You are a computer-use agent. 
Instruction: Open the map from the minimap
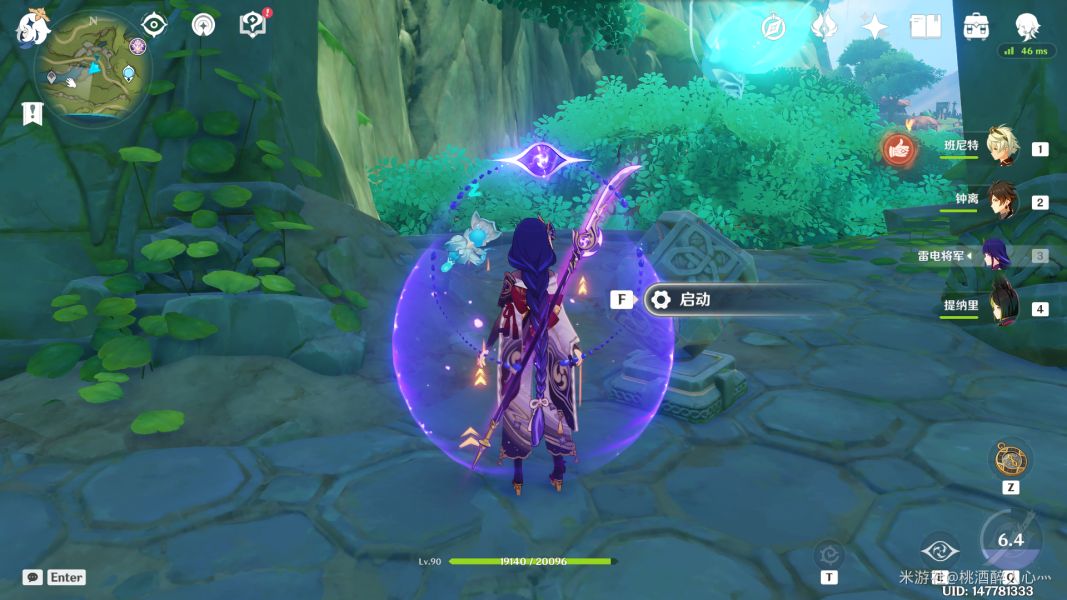92,70
